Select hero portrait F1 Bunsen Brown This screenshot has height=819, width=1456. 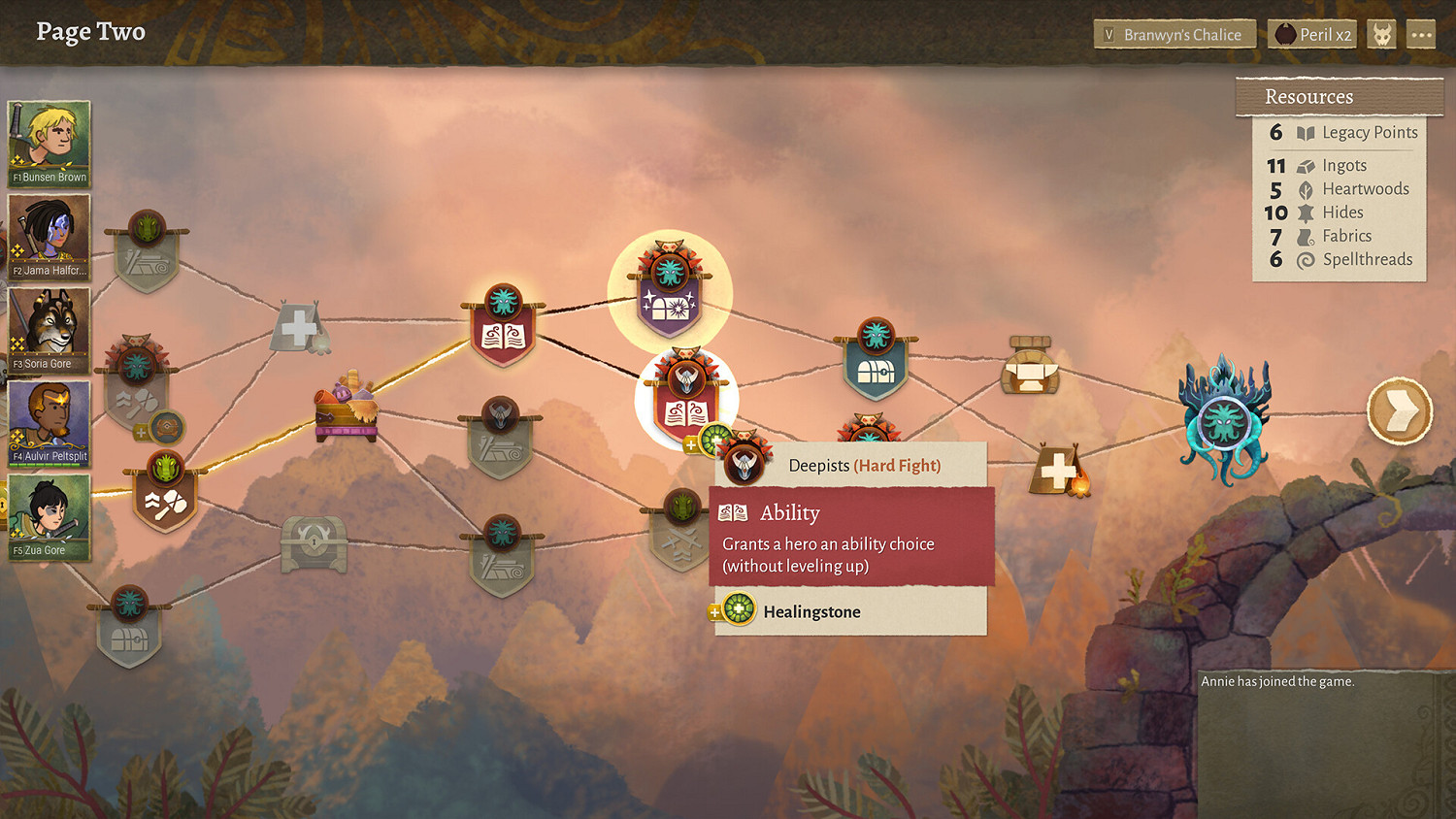point(48,141)
